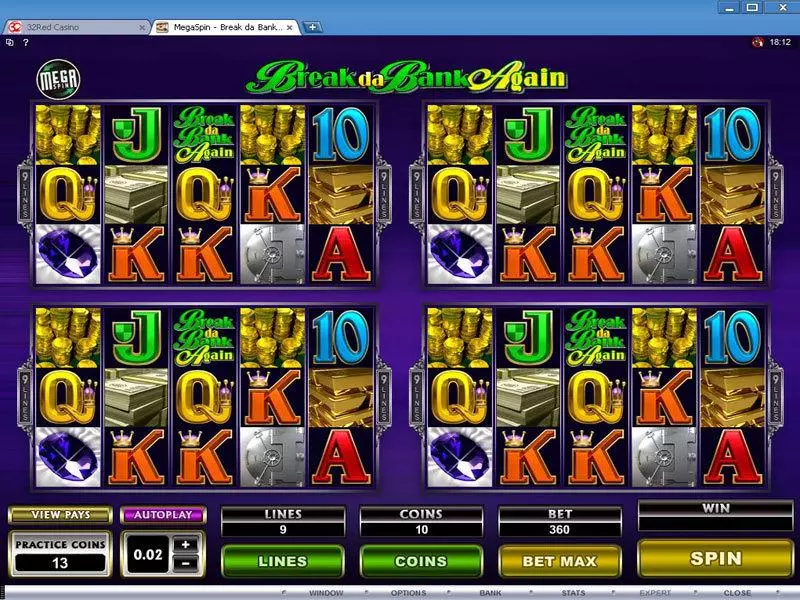Viewport: 800px width, 600px height.
Task: Show the Stats panel
Action: pyautogui.click(x=573, y=593)
